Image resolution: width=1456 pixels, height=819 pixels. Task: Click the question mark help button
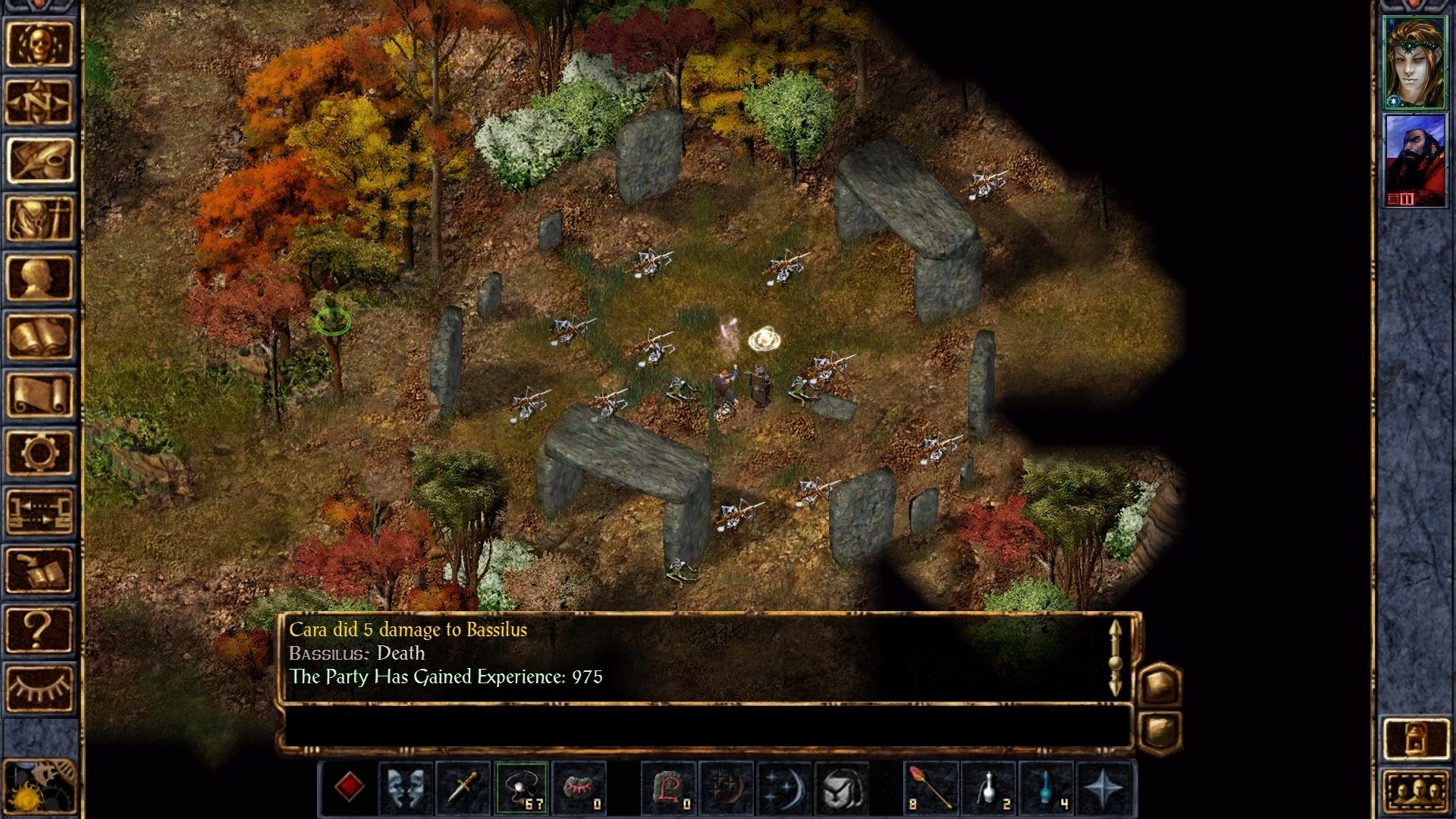point(39,629)
